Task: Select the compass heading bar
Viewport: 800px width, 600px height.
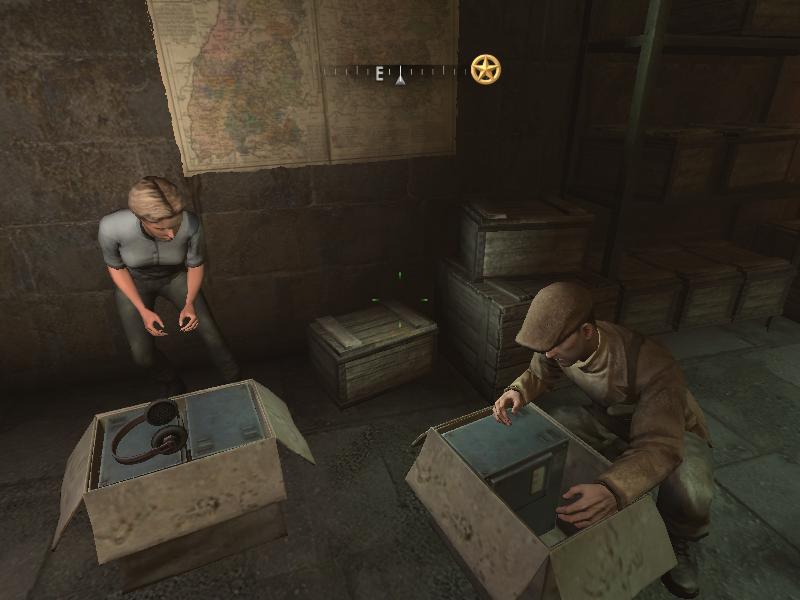Action: click(x=397, y=72)
